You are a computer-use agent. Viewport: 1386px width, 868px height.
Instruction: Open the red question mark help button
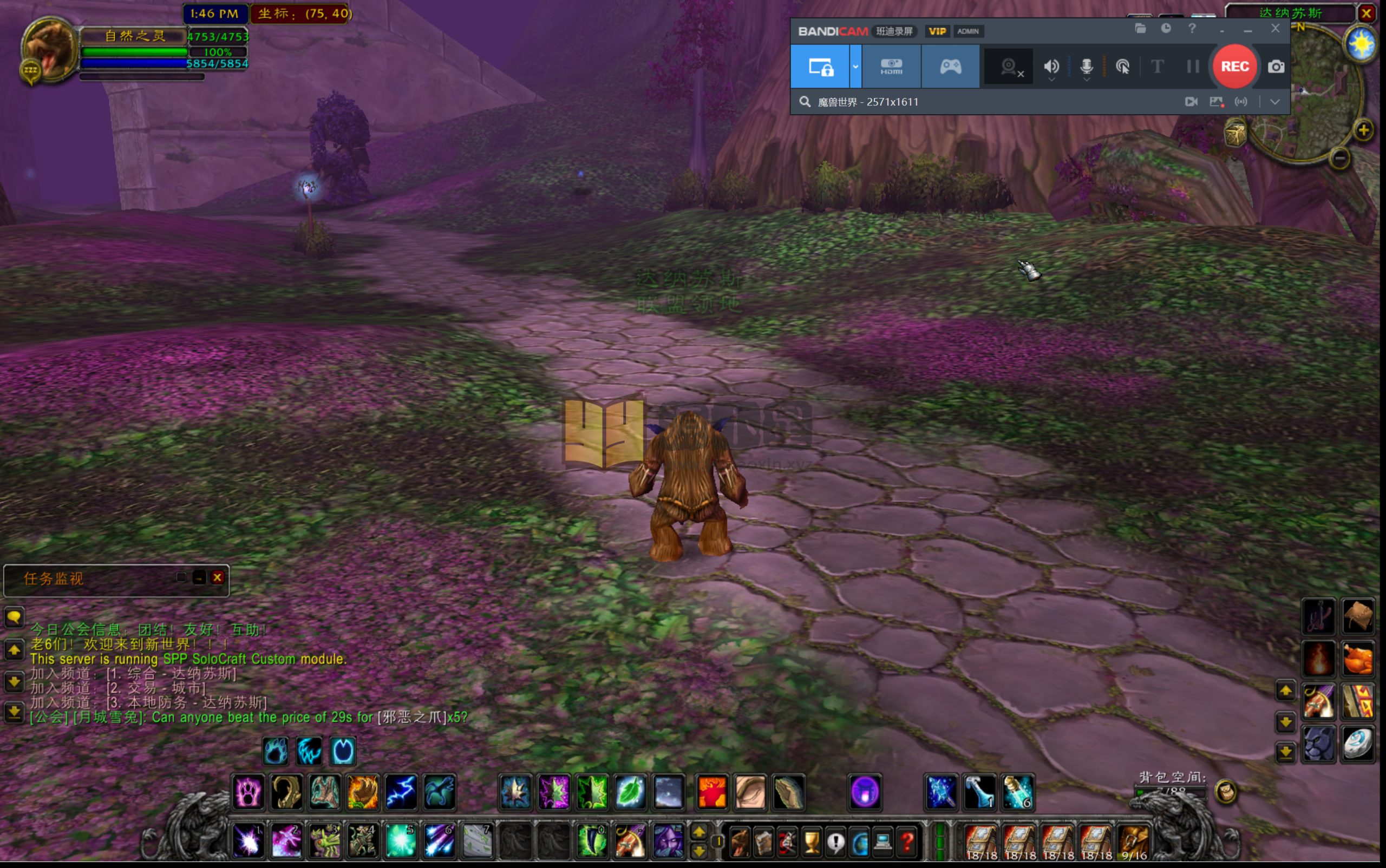(x=907, y=842)
